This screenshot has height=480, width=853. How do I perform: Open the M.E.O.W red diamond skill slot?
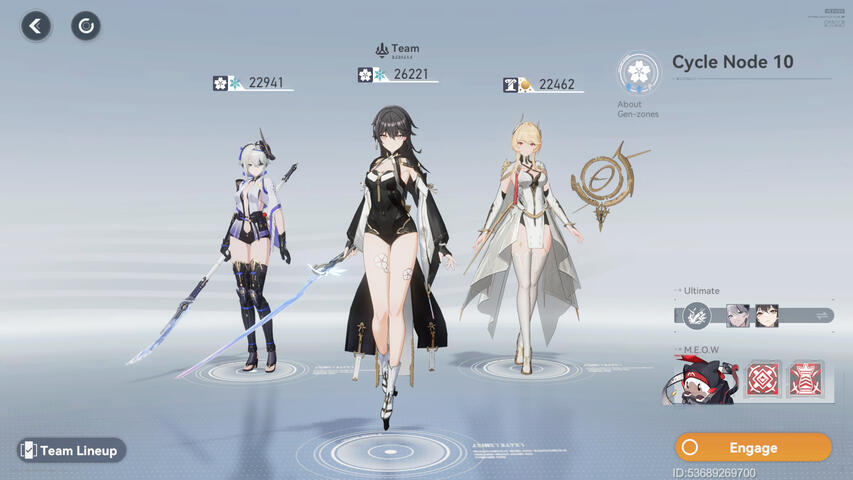click(763, 380)
